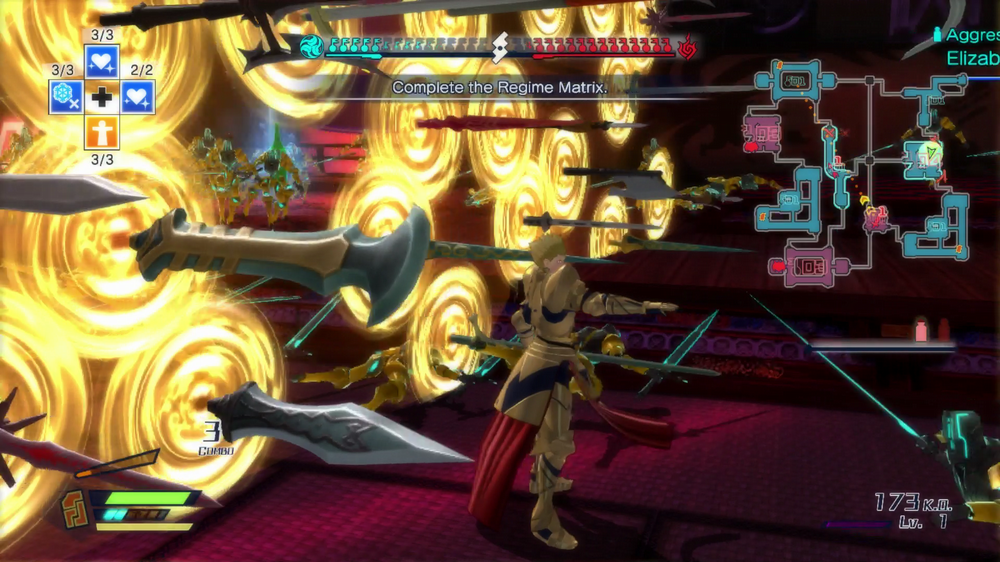This screenshot has height=562, width=1000.
Task: Click the teal ally emblem on the regime gauge
Action: (312, 47)
